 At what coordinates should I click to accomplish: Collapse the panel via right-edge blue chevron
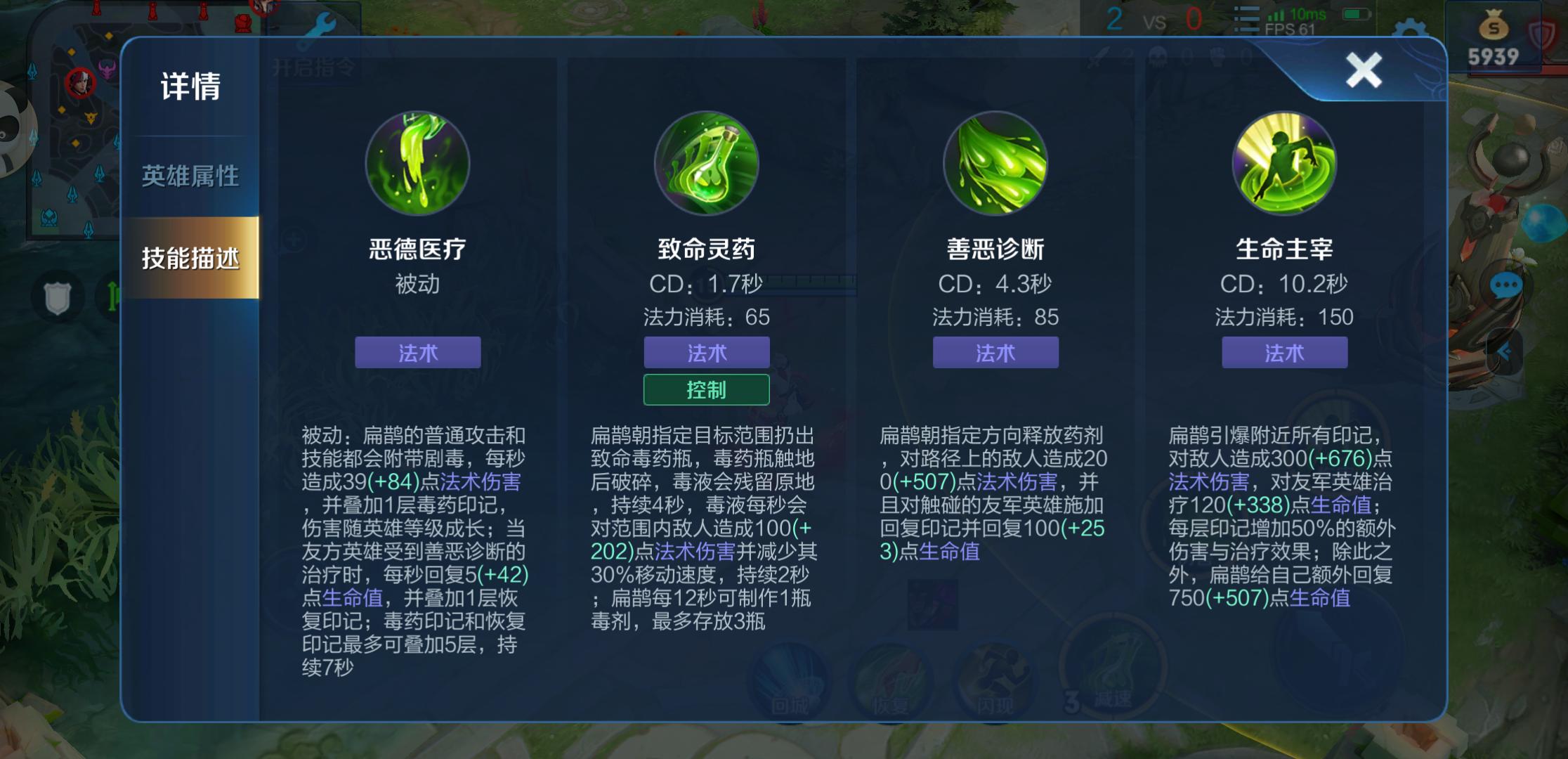click(1505, 351)
